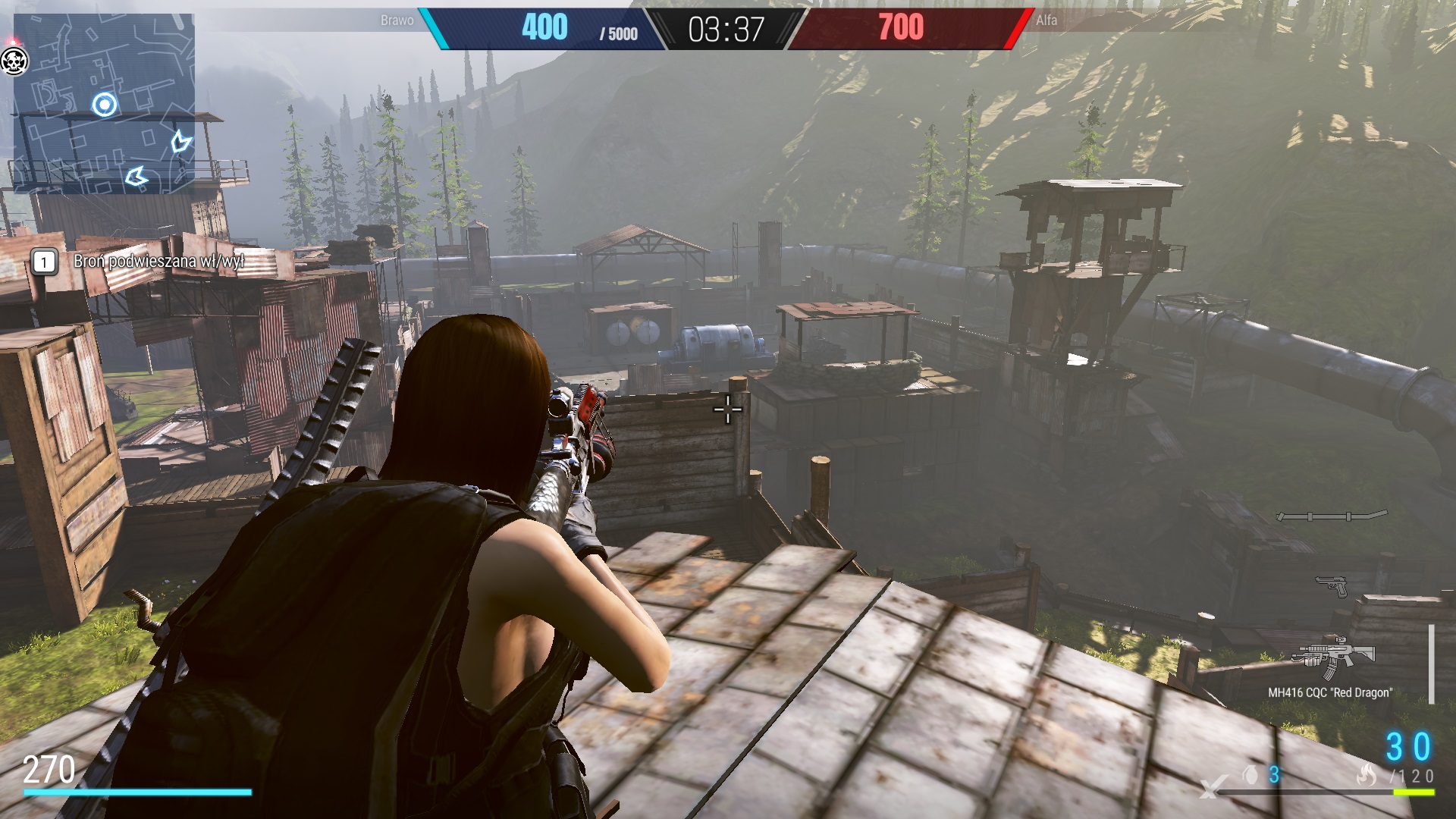The height and width of the screenshot is (819, 1456).
Task: Click the flame icon beside ammo reserve
Action: [1367, 774]
